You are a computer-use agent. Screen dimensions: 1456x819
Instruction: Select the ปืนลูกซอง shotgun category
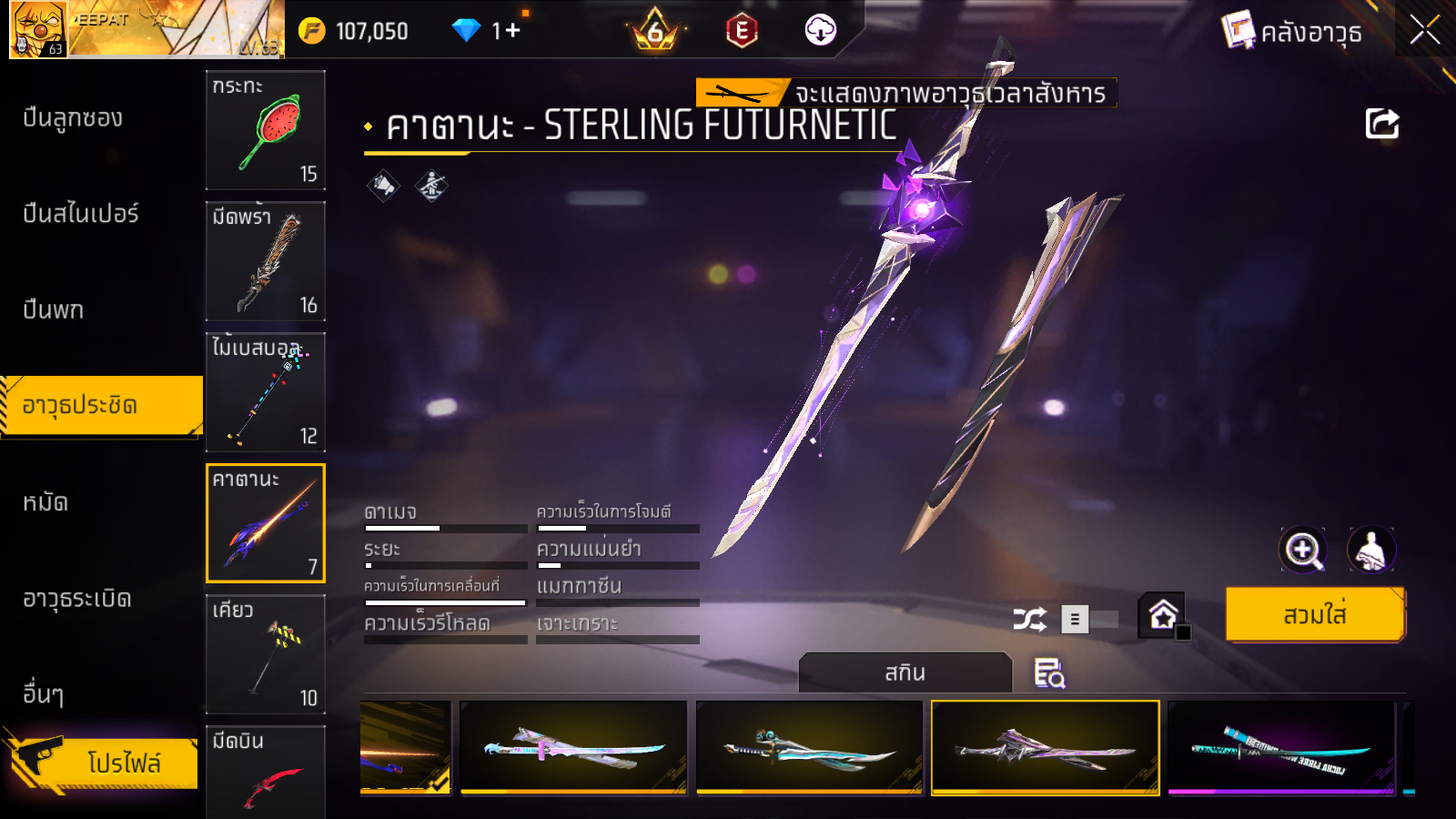[x=73, y=118]
